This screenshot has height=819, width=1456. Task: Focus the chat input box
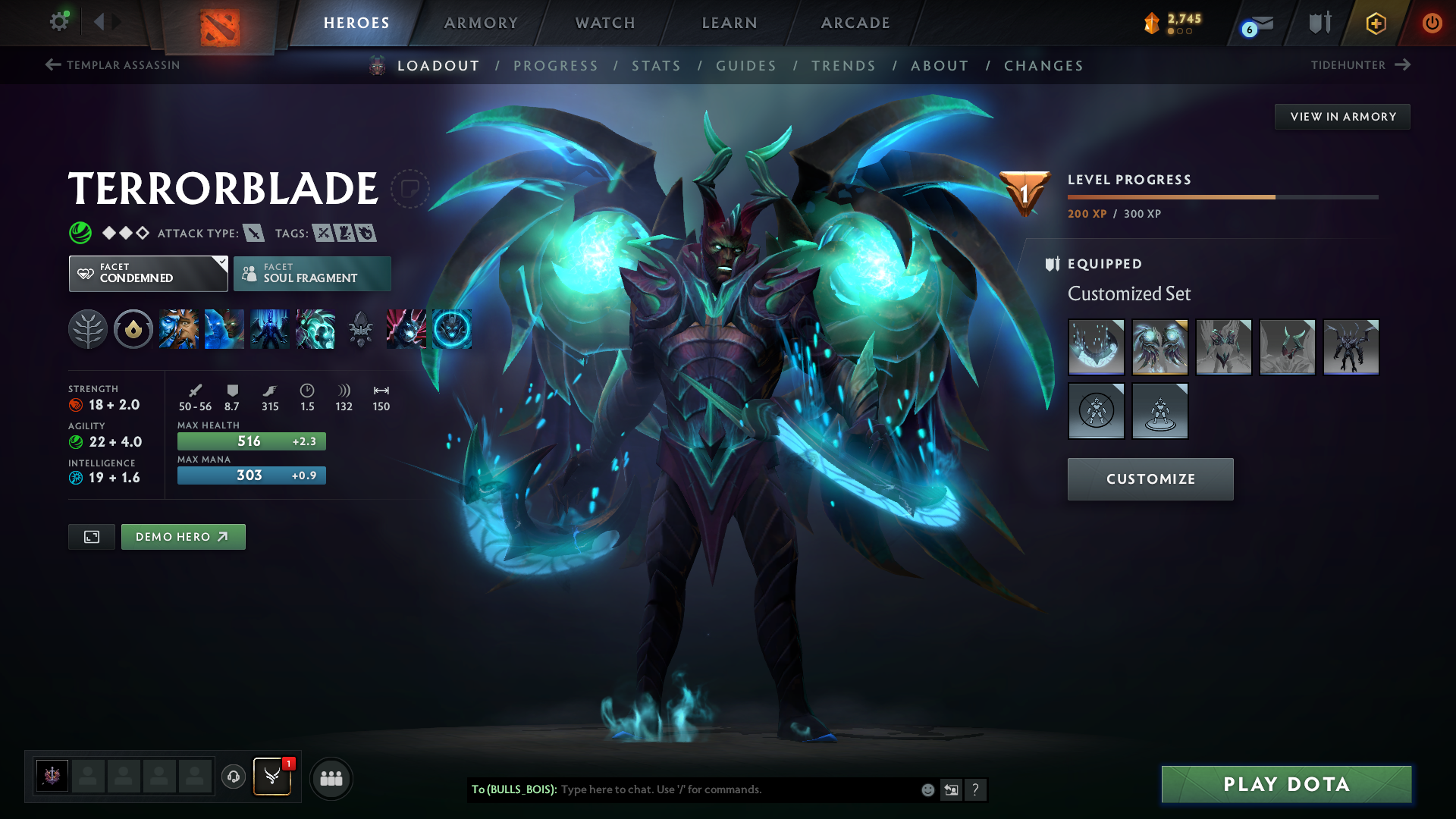pos(736,789)
